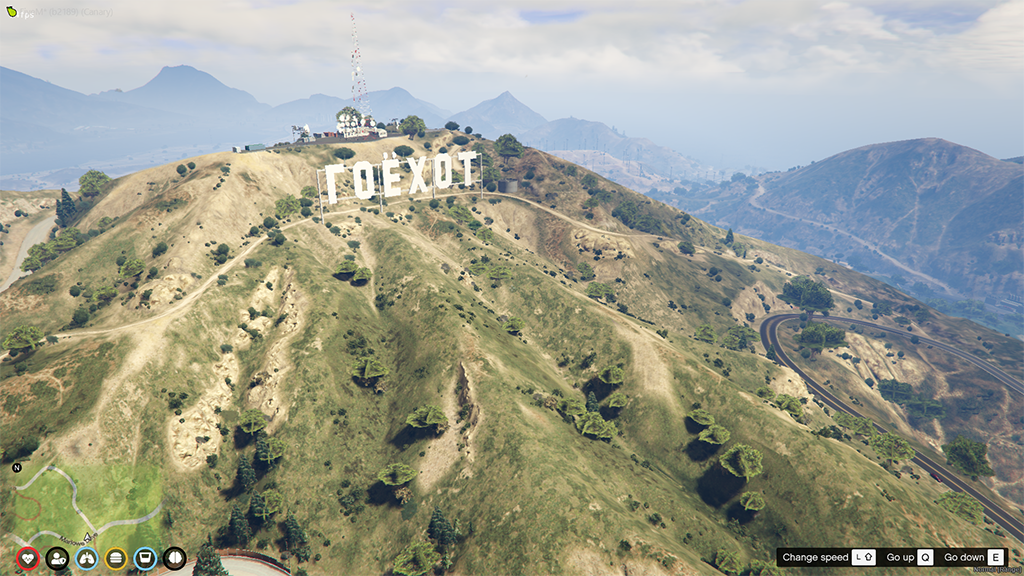Viewport: 1024px width, 576px height.
Task: Click the armor shield status icon
Action: click(x=57, y=558)
